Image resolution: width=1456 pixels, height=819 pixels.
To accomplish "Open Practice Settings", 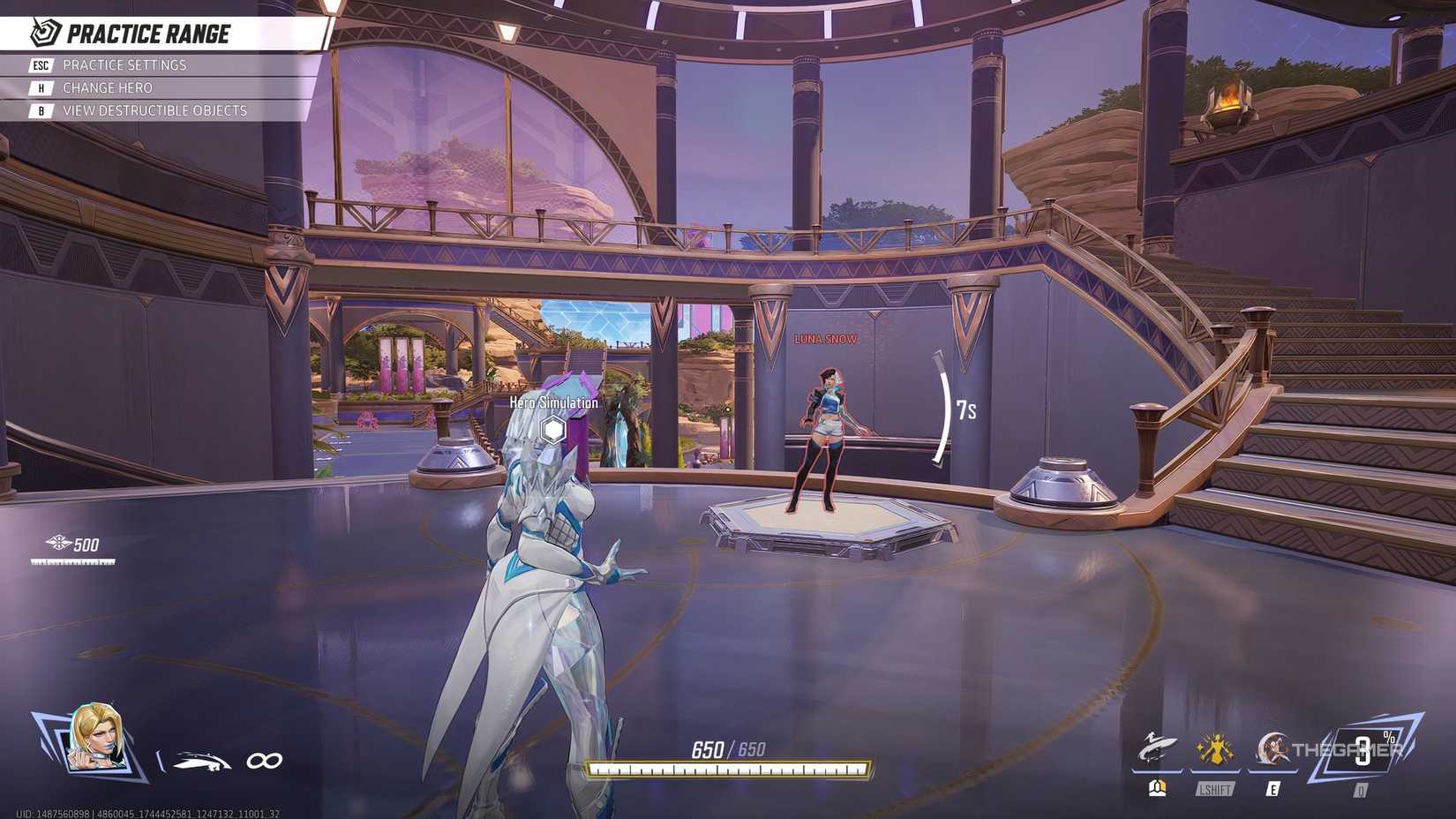I will coord(124,64).
